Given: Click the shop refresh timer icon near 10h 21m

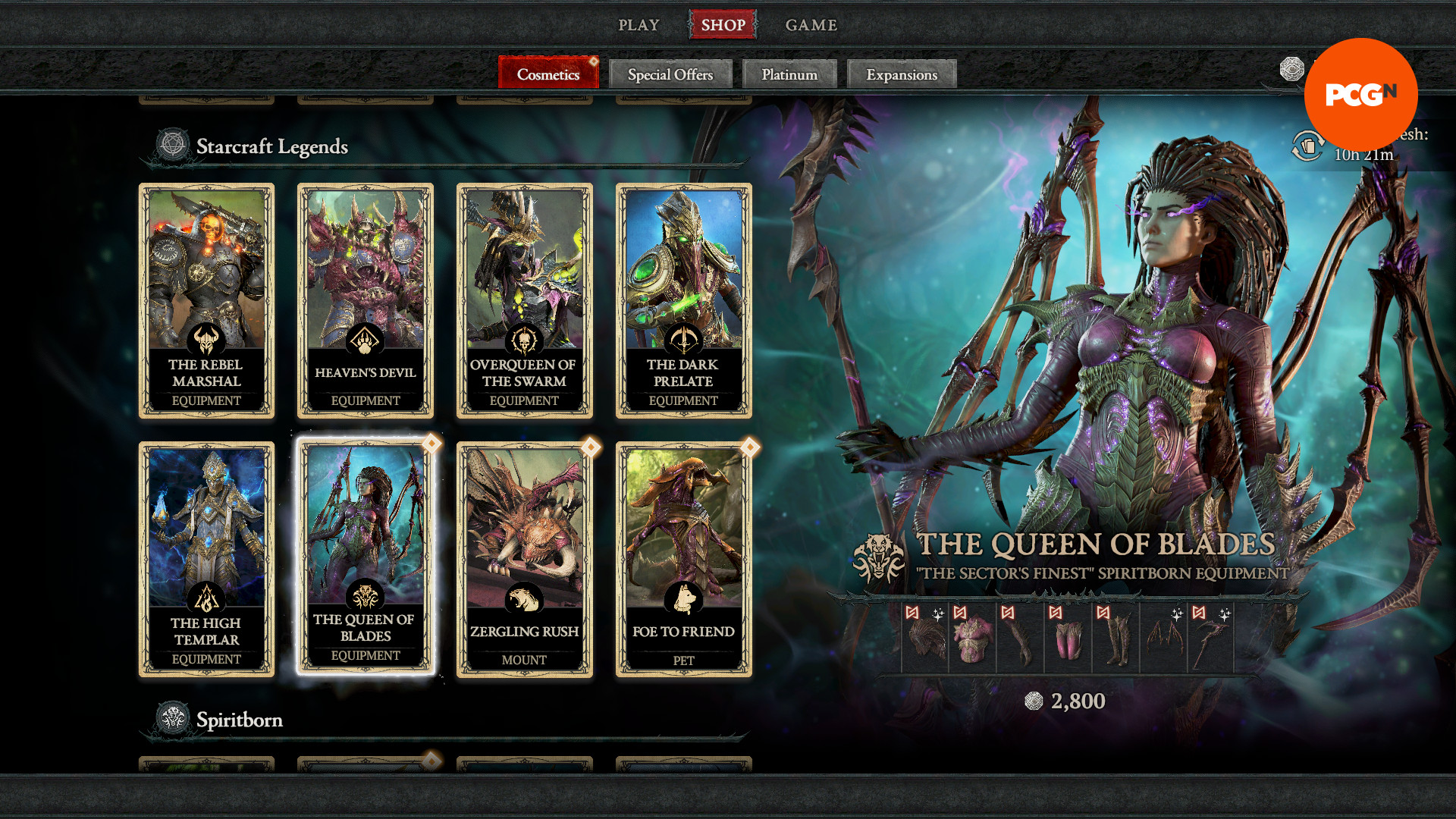Looking at the screenshot, I should [1307, 146].
